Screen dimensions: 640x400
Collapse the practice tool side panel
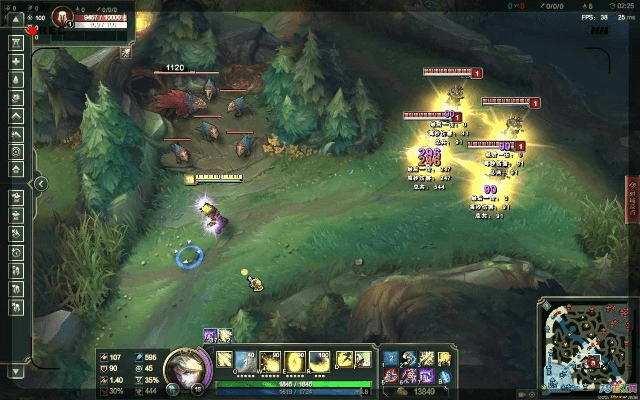[40, 184]
